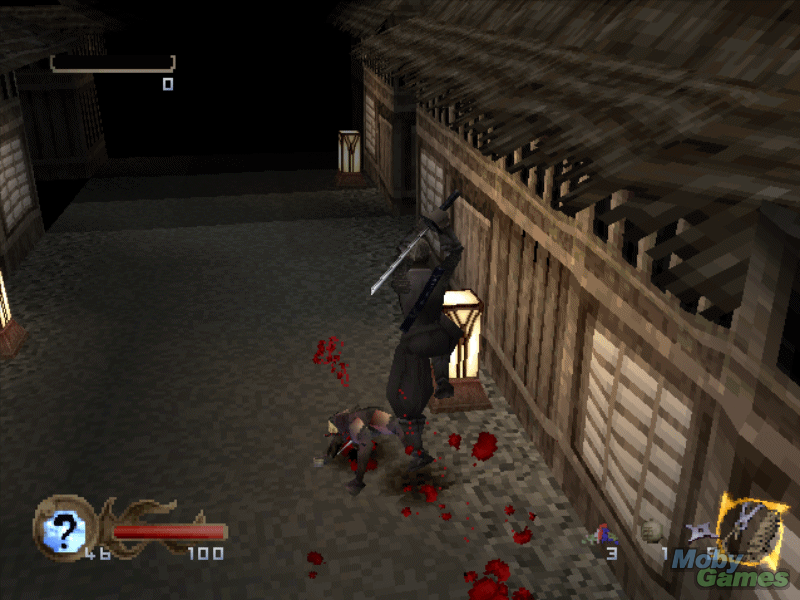
Task: Select the round grenade item icon
Action: (x=652, y=532)
